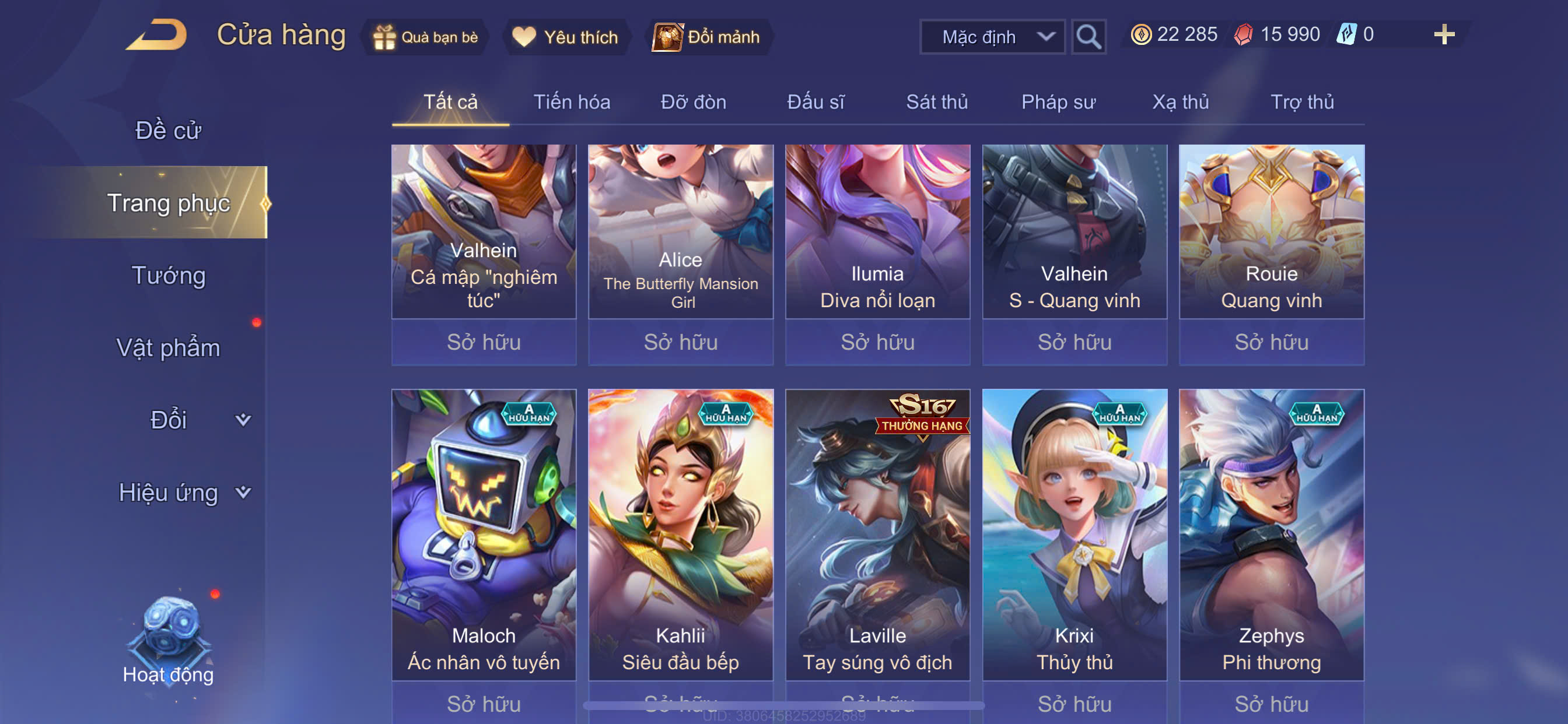Add currency with the plus button

pyautogui.click(x=1443, y=34)
